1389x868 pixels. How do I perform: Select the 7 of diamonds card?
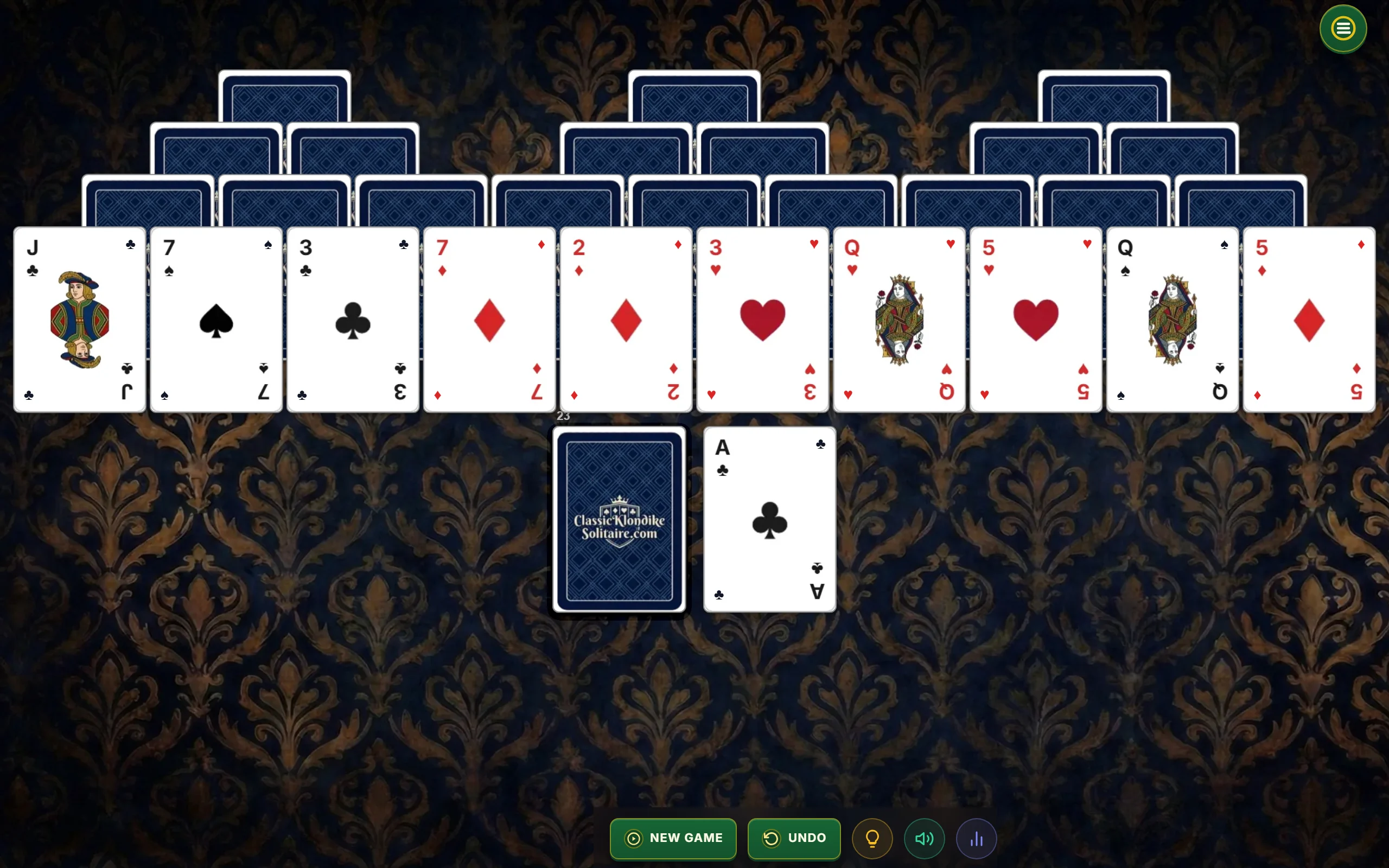click(x=489, y=320)
